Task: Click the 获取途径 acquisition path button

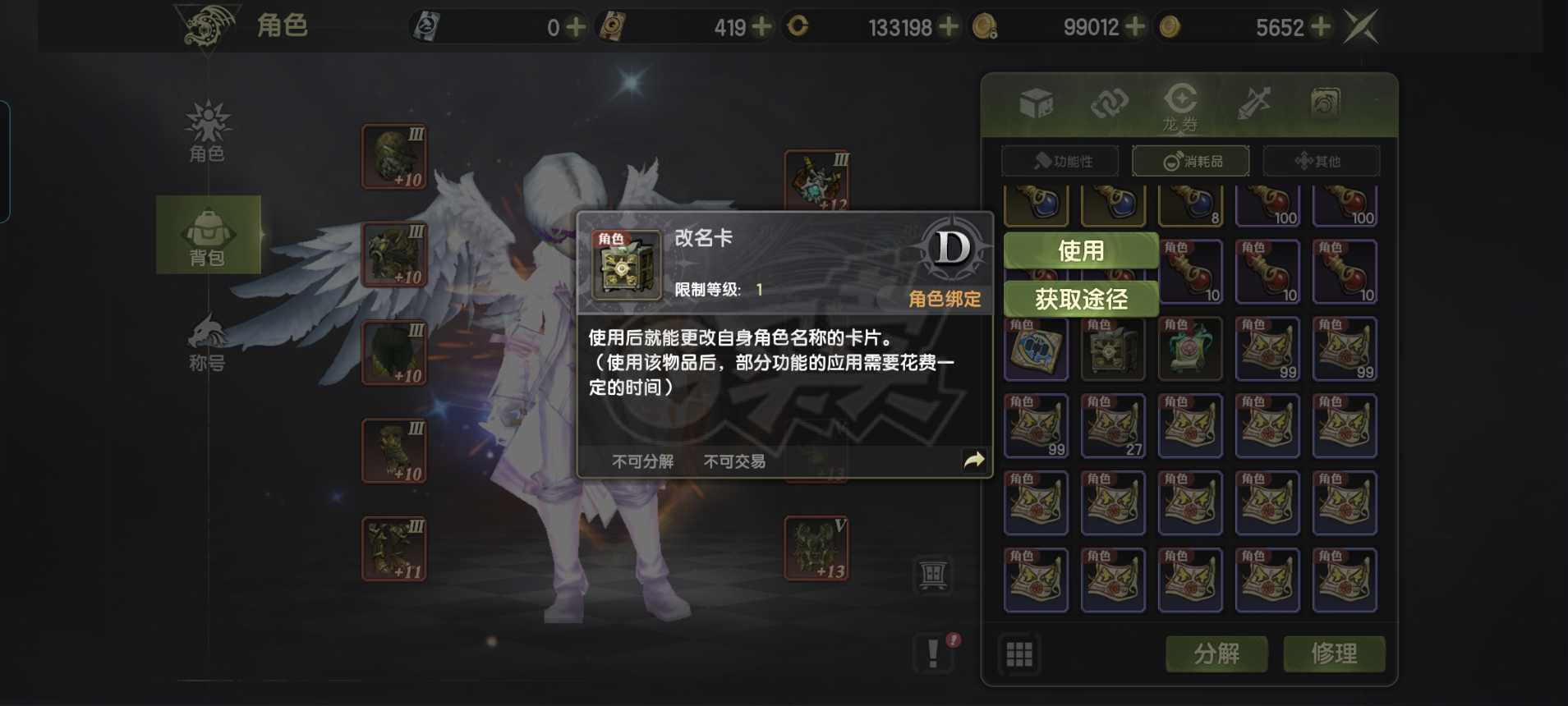Action: [x=1082, y=298]
